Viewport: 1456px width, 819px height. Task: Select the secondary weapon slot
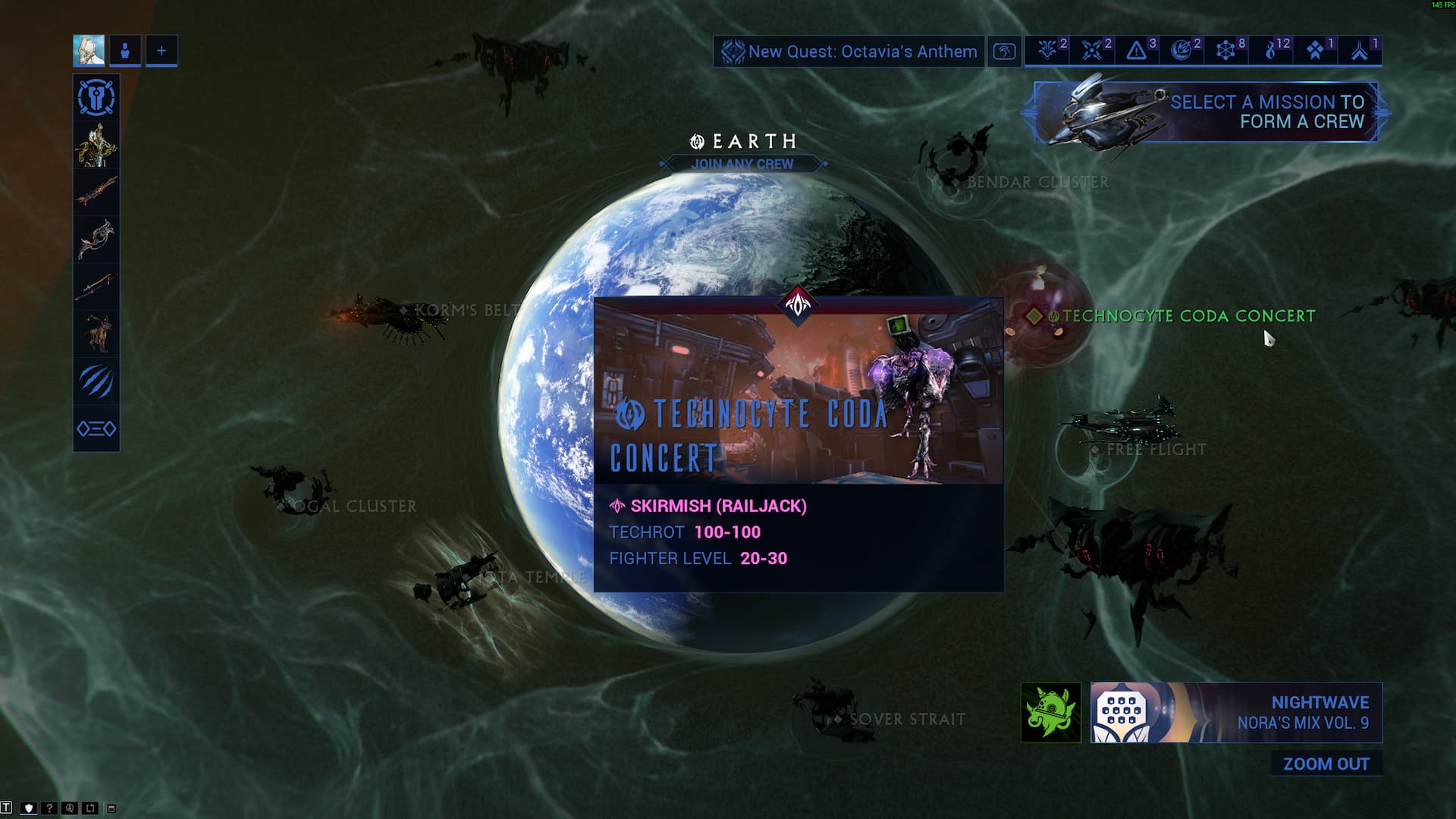pos(96,239)
